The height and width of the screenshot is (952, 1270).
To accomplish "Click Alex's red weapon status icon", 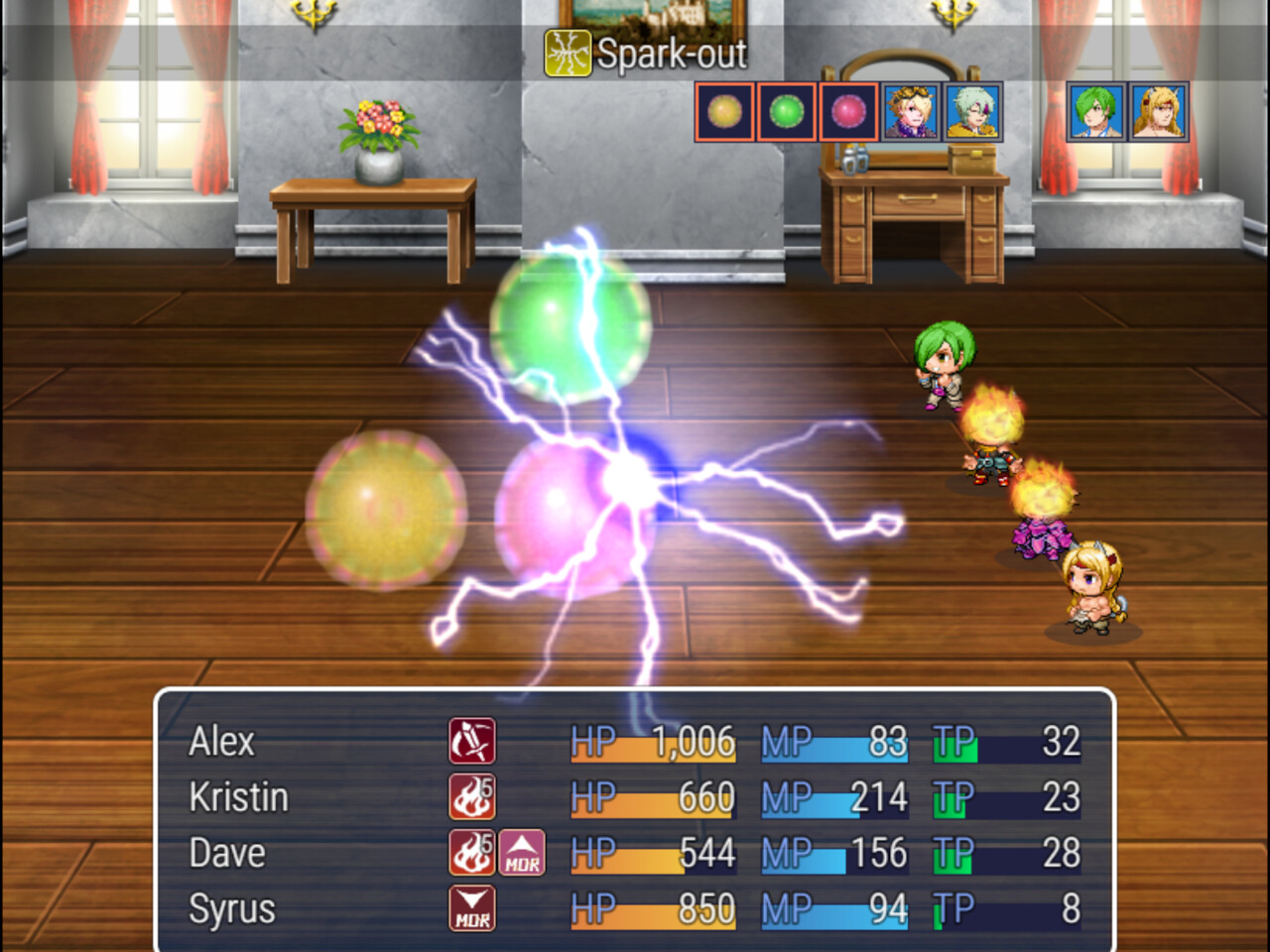I will click(x=471, y=741).
